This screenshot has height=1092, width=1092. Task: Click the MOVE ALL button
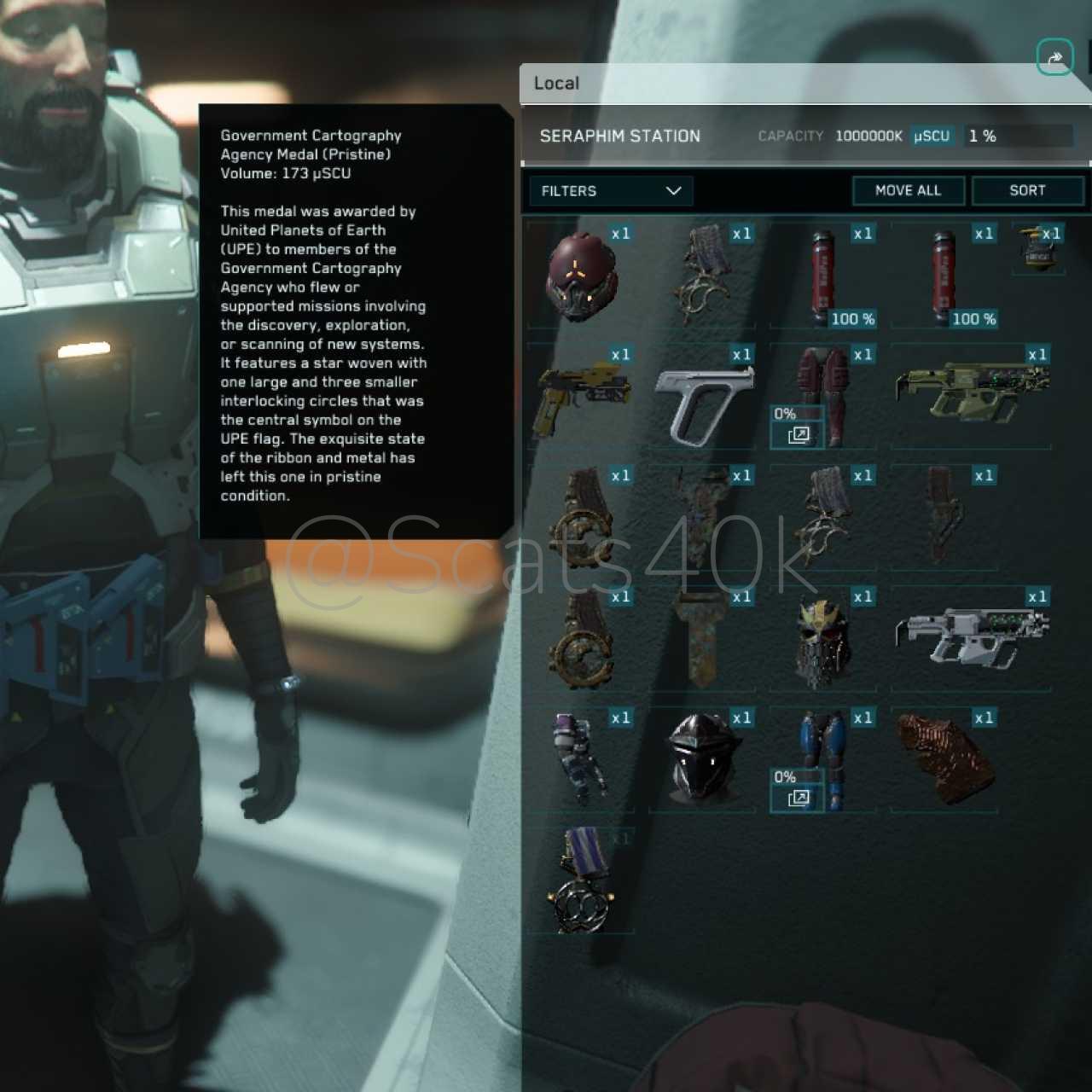(908, 190)
